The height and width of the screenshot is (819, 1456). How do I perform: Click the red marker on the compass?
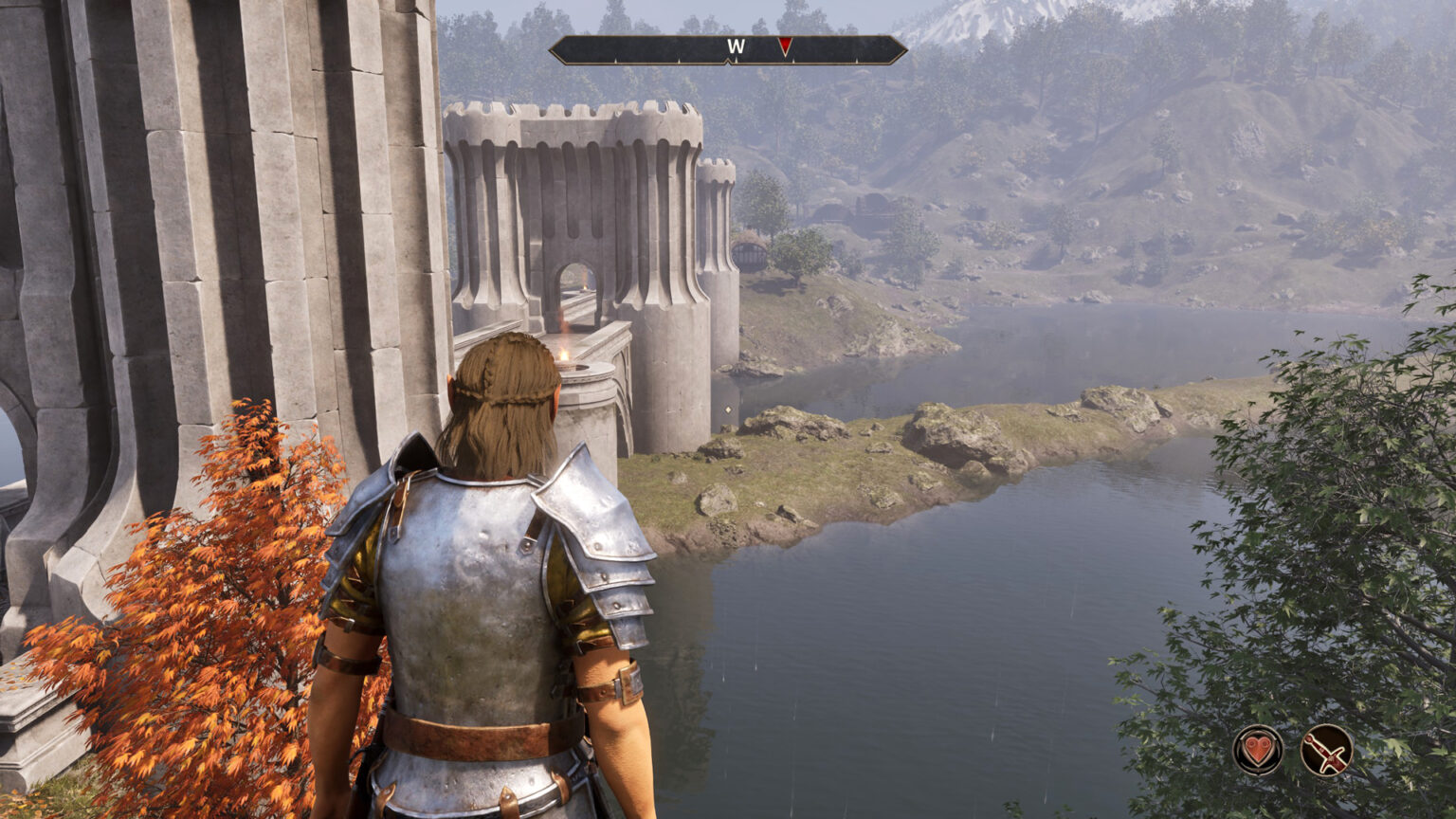tap(786, 45)
